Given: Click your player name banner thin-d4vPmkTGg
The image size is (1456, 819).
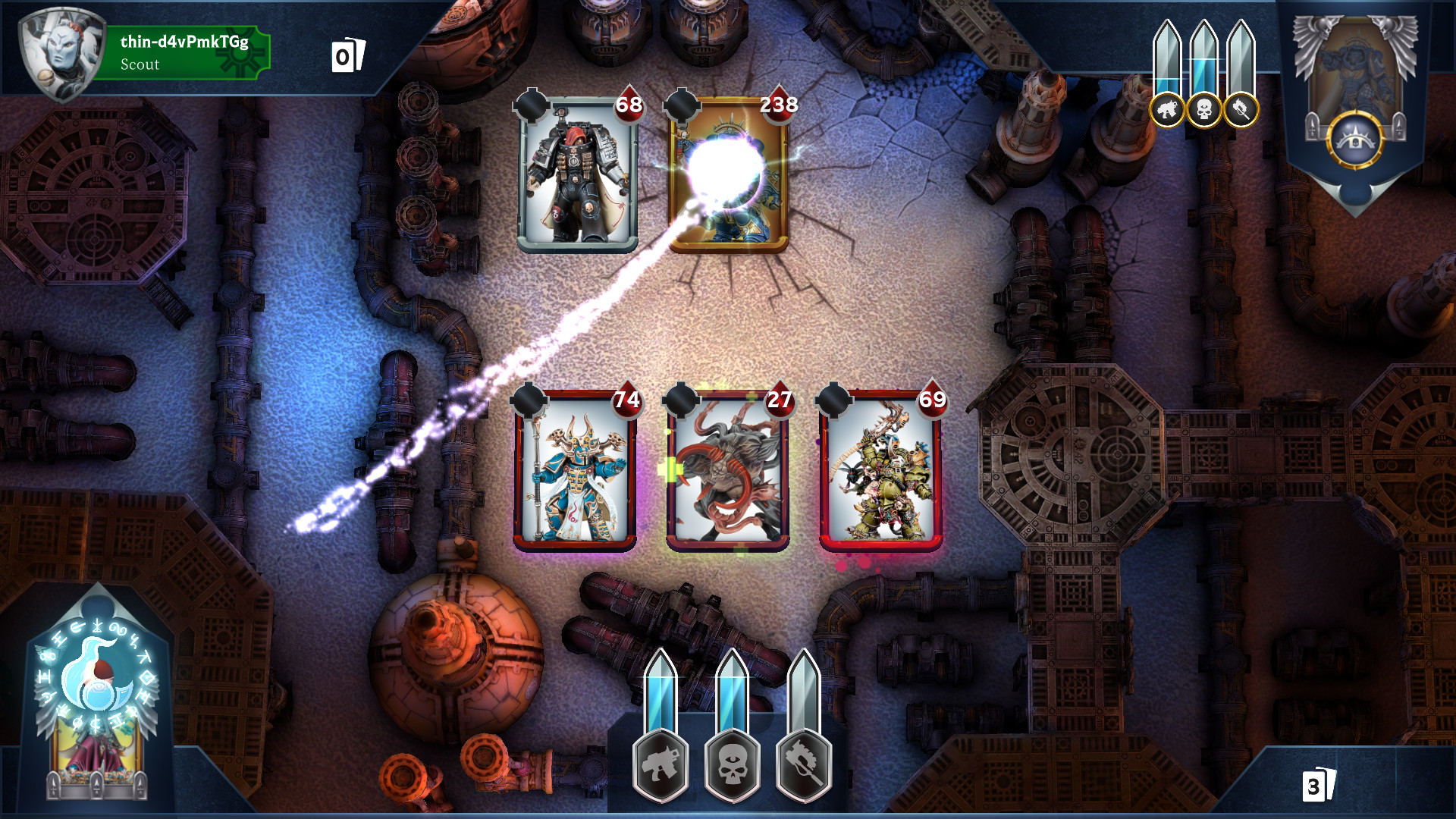Looking at the screenshot, I should 182,53.
